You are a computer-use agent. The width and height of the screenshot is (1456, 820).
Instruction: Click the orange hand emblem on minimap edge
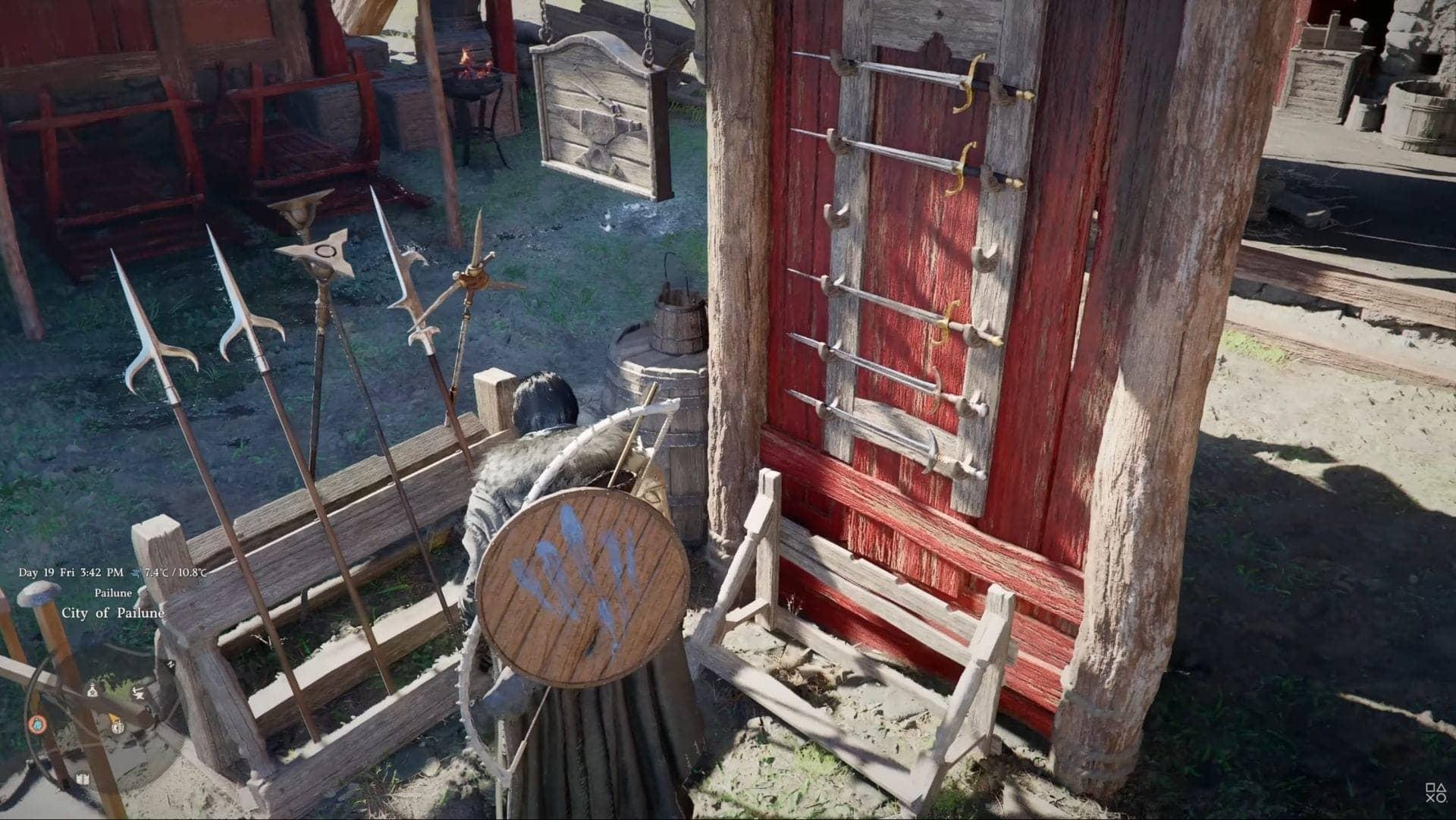click(x=38, y=724)
